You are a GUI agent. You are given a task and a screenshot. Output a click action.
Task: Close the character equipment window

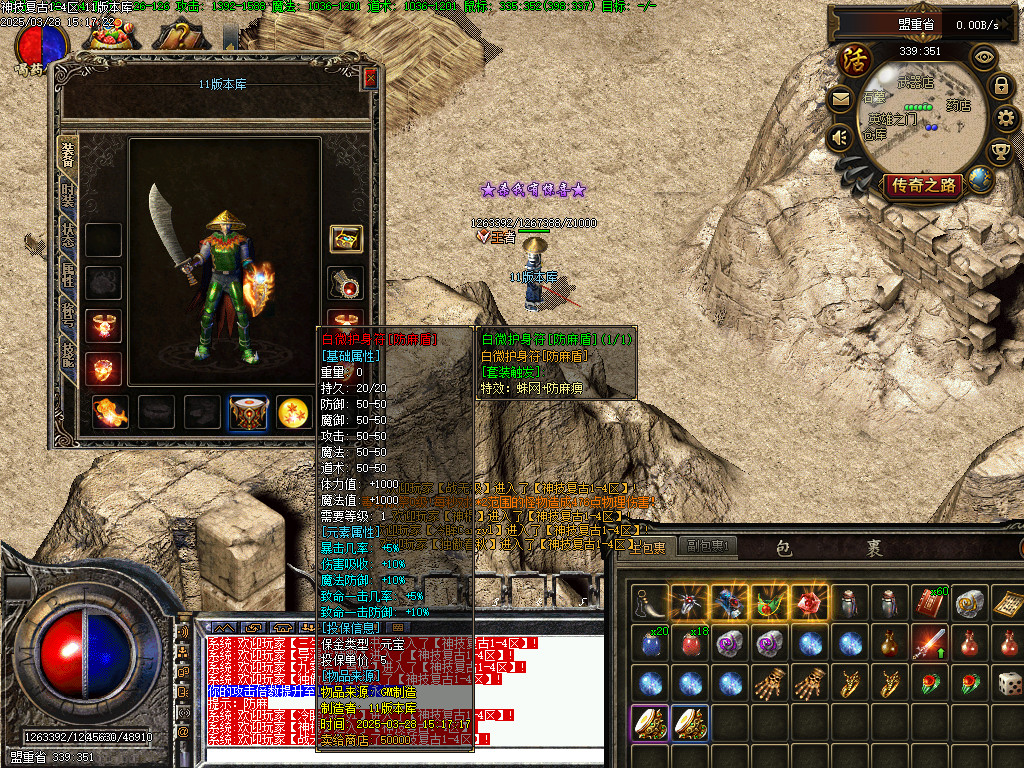[371, 79]
